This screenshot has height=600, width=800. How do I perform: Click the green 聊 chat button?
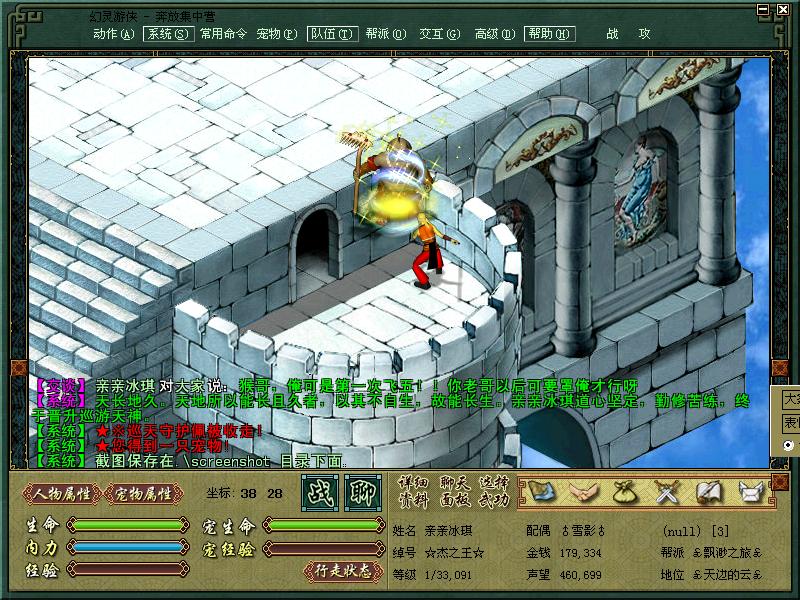[362, 493]
